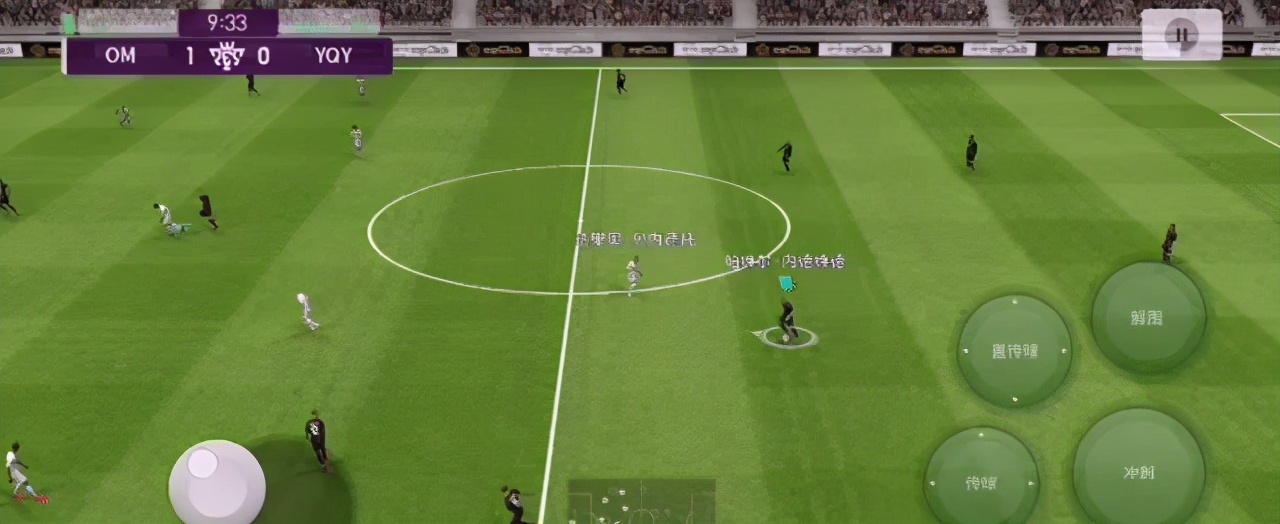Tap the round button with a three-character label

click(1014, 350)
